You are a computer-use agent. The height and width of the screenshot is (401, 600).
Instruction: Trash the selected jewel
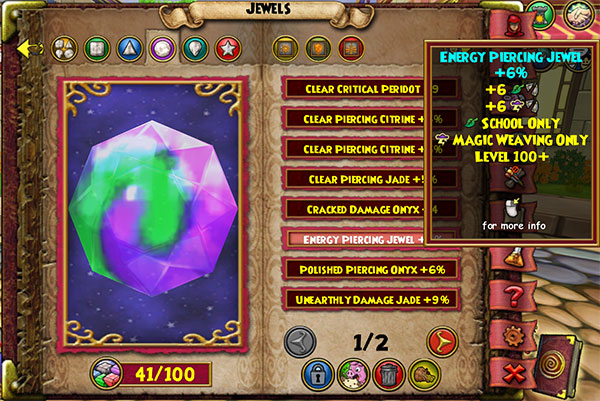[x=388, y=375]
